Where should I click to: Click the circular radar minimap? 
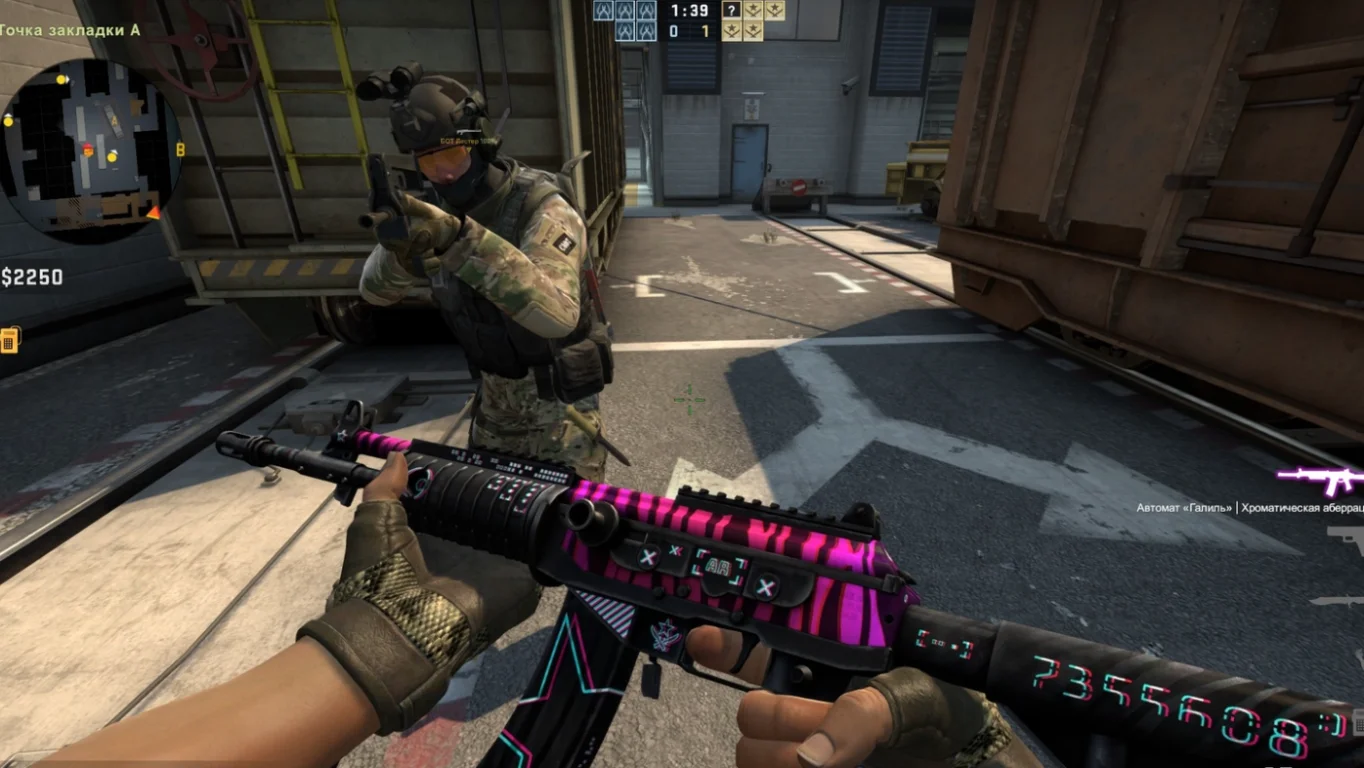click(90, 145)
